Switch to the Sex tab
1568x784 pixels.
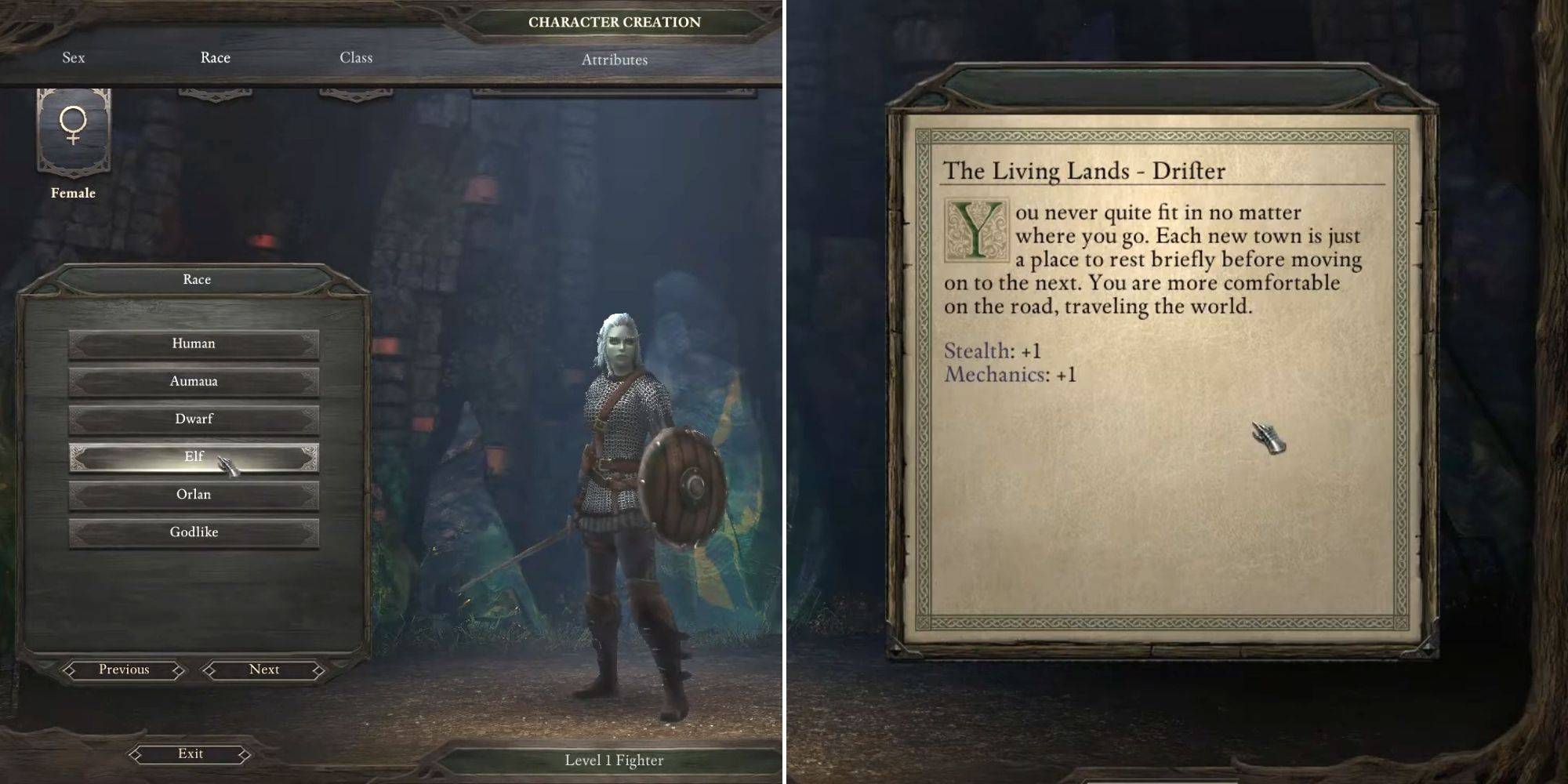73,57
